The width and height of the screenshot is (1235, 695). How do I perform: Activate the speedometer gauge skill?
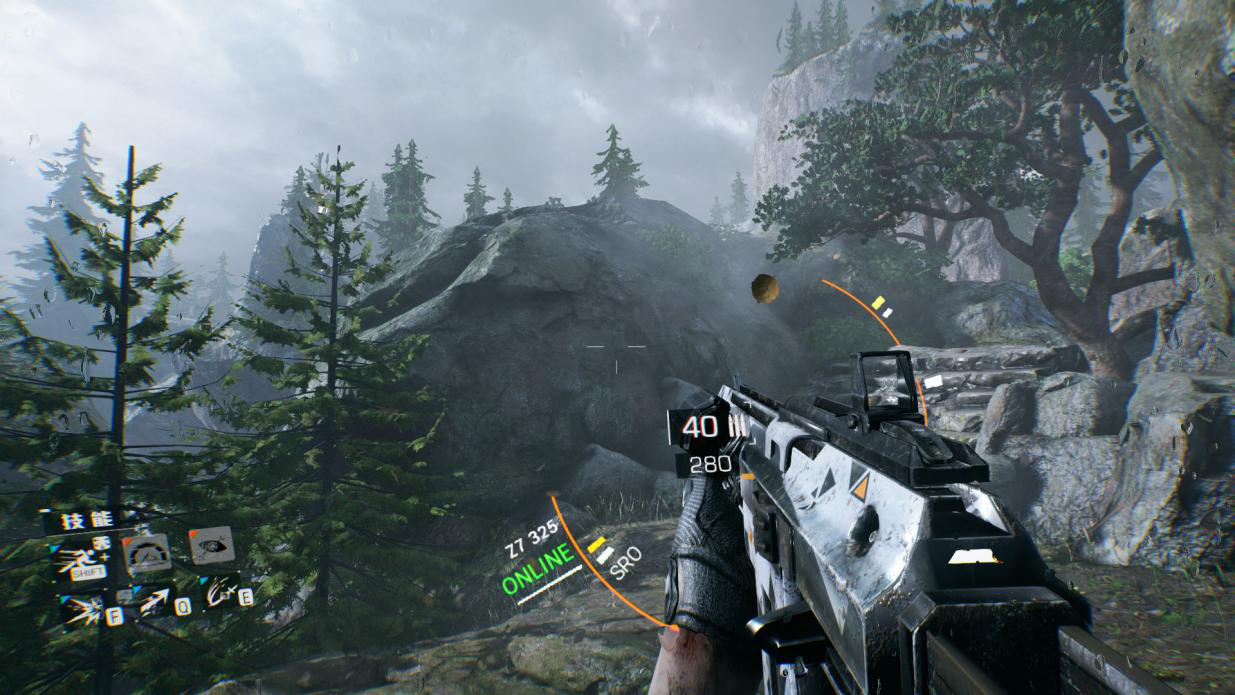(x=147, y=554)
